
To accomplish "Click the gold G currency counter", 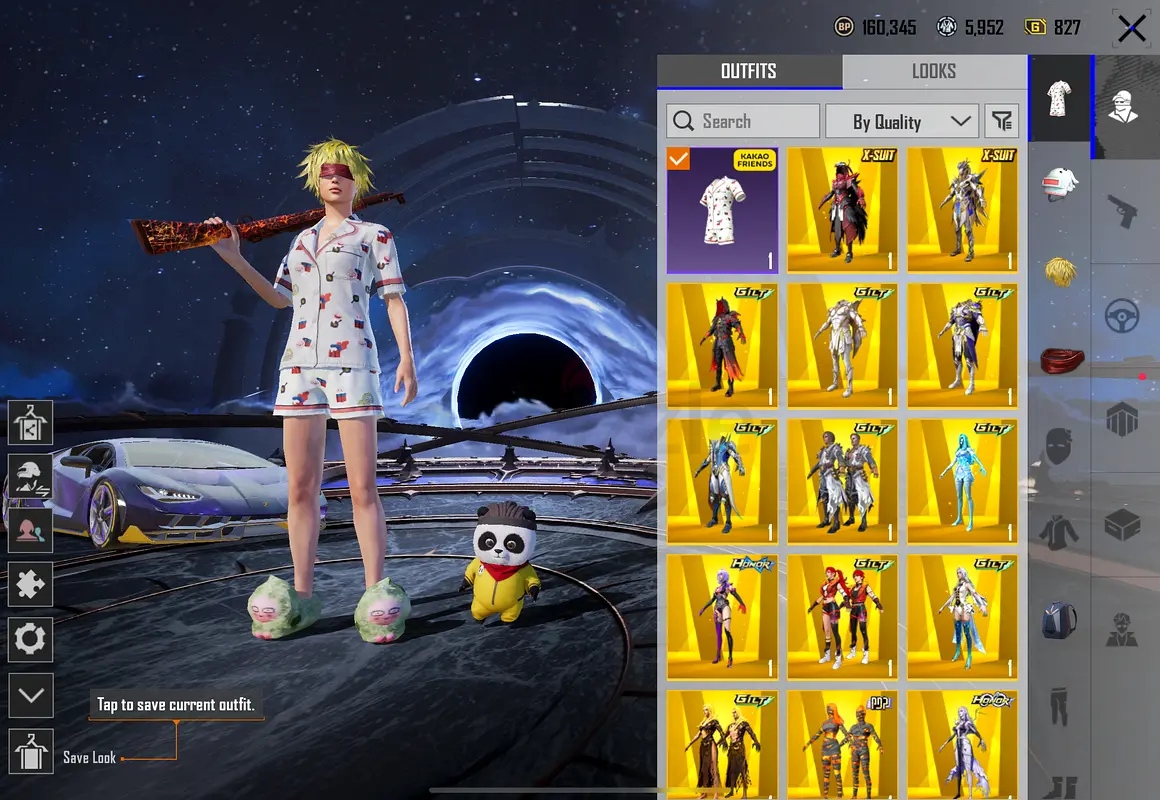I will tap(1053, 28).
